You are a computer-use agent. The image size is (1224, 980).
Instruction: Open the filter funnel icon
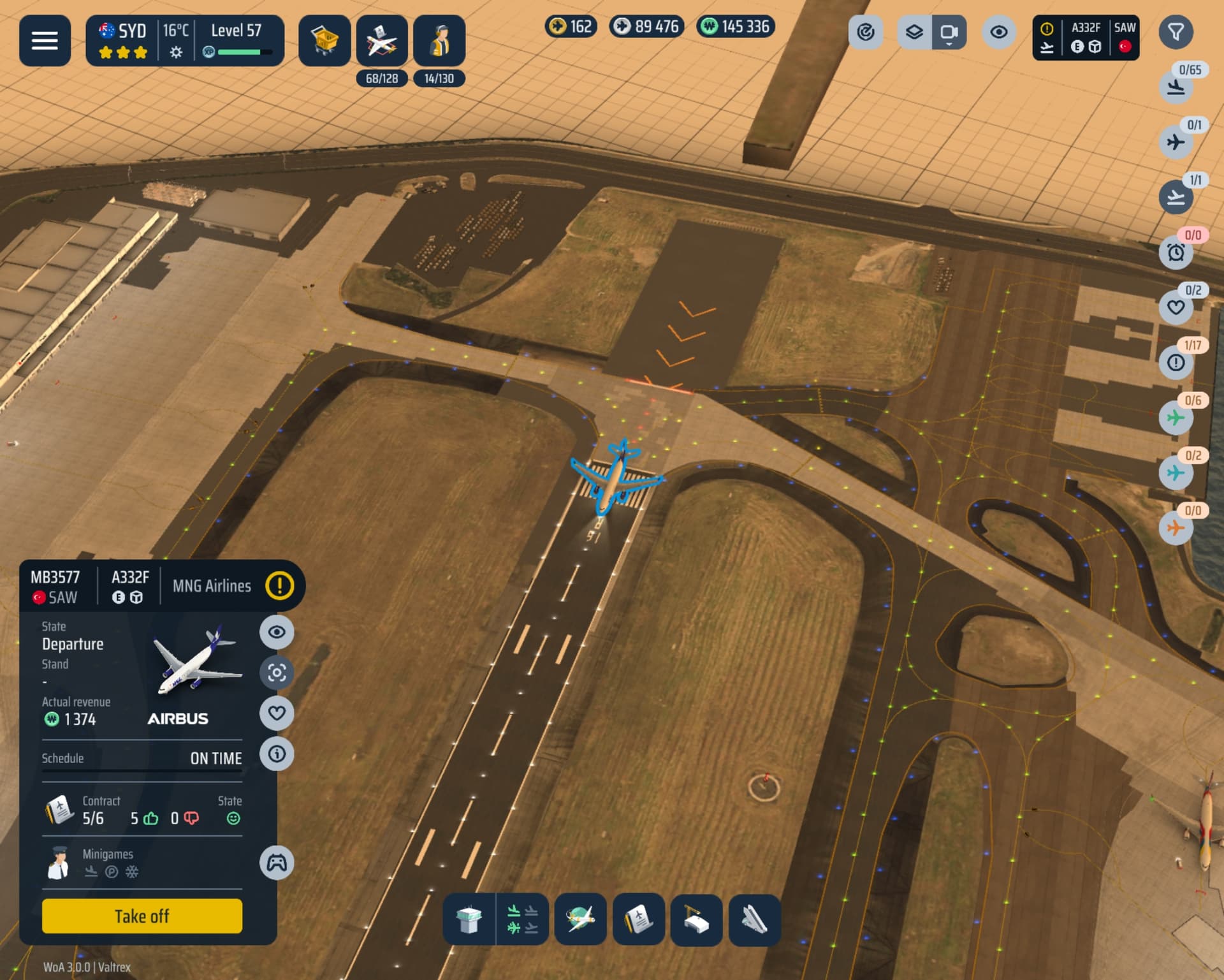pos(1176,32)
